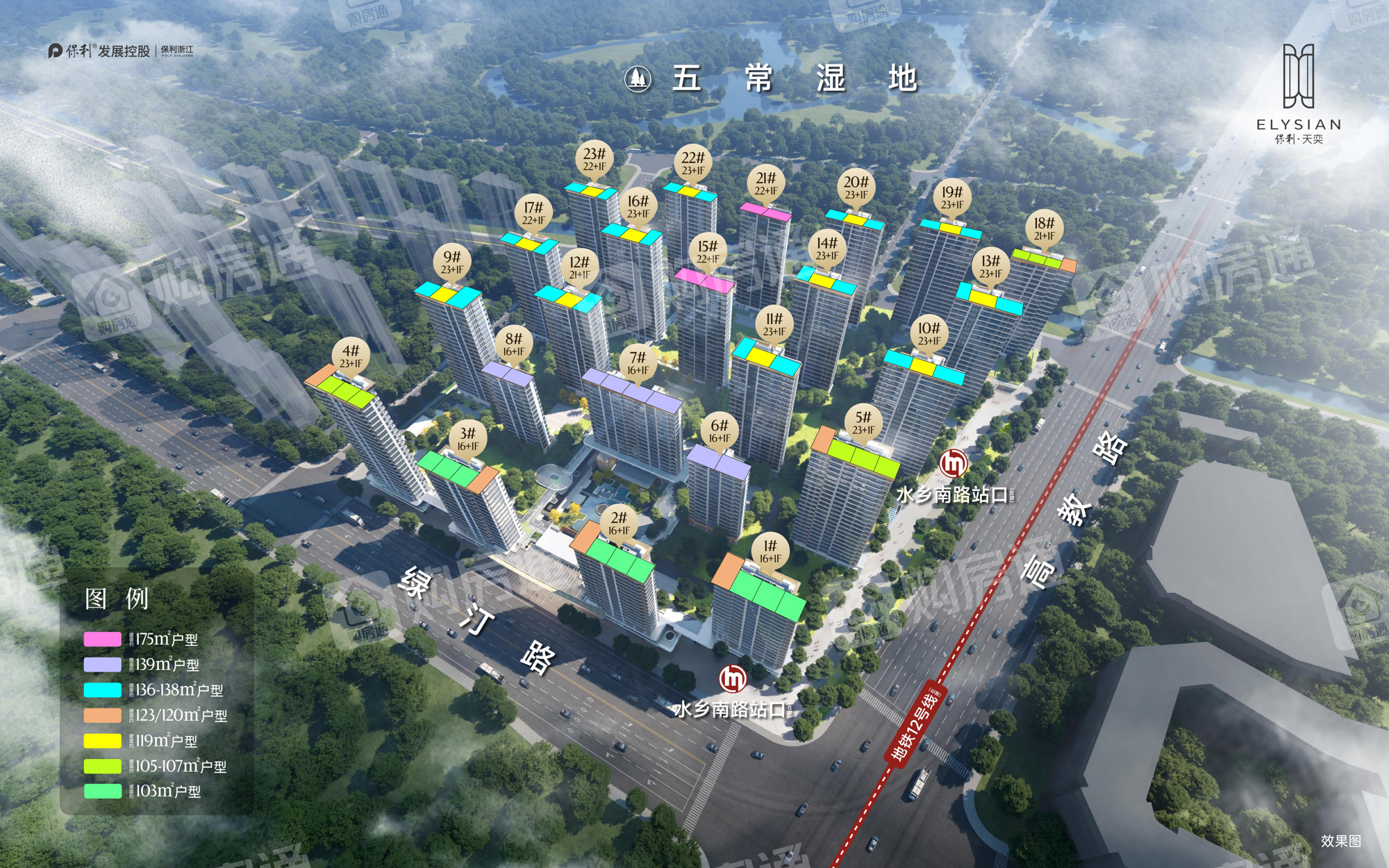Select the 2# building marker
The image size is (1389, 868).
click(619, 524)
